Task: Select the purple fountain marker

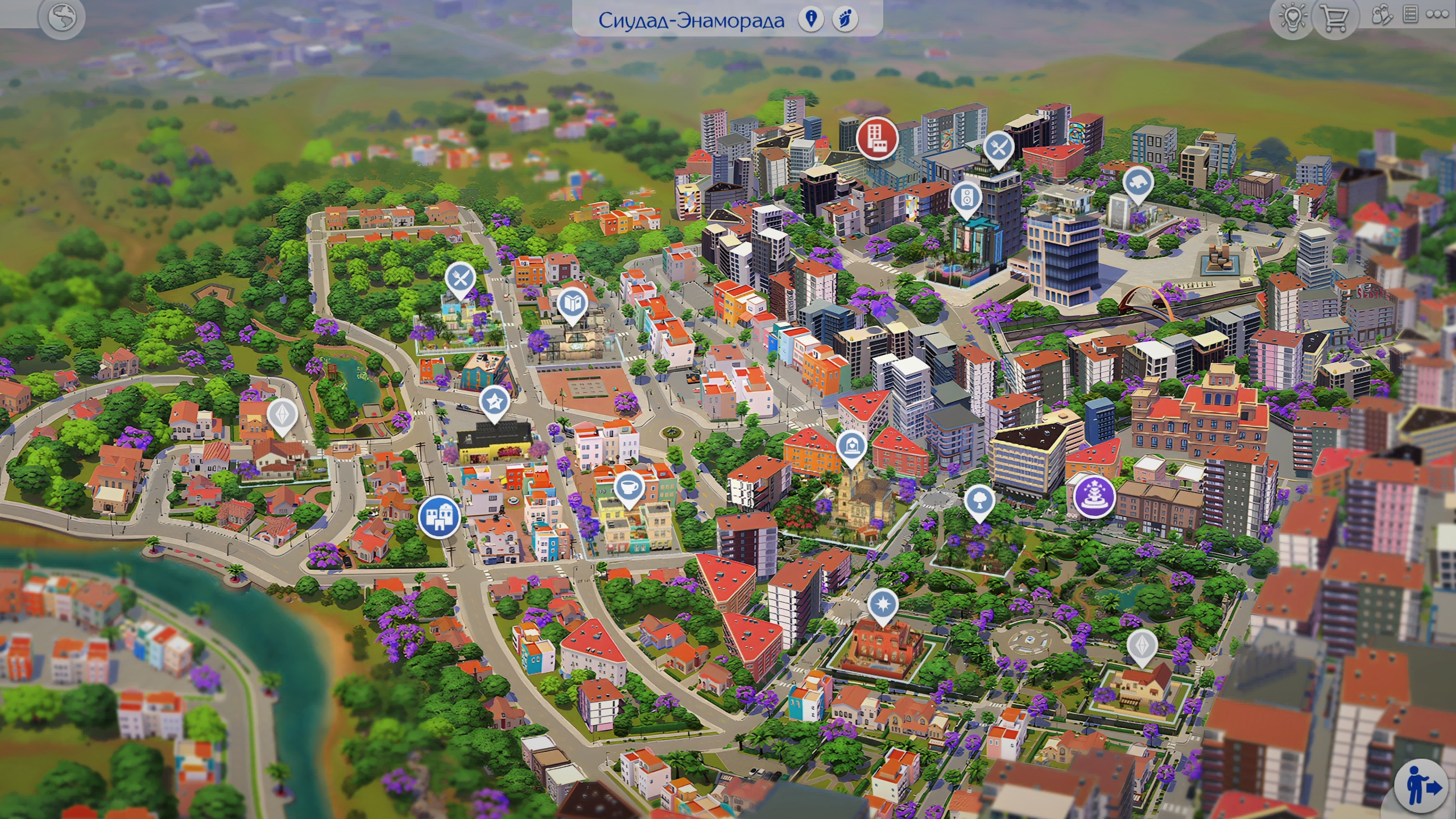Action: [x=1094, y=496]
